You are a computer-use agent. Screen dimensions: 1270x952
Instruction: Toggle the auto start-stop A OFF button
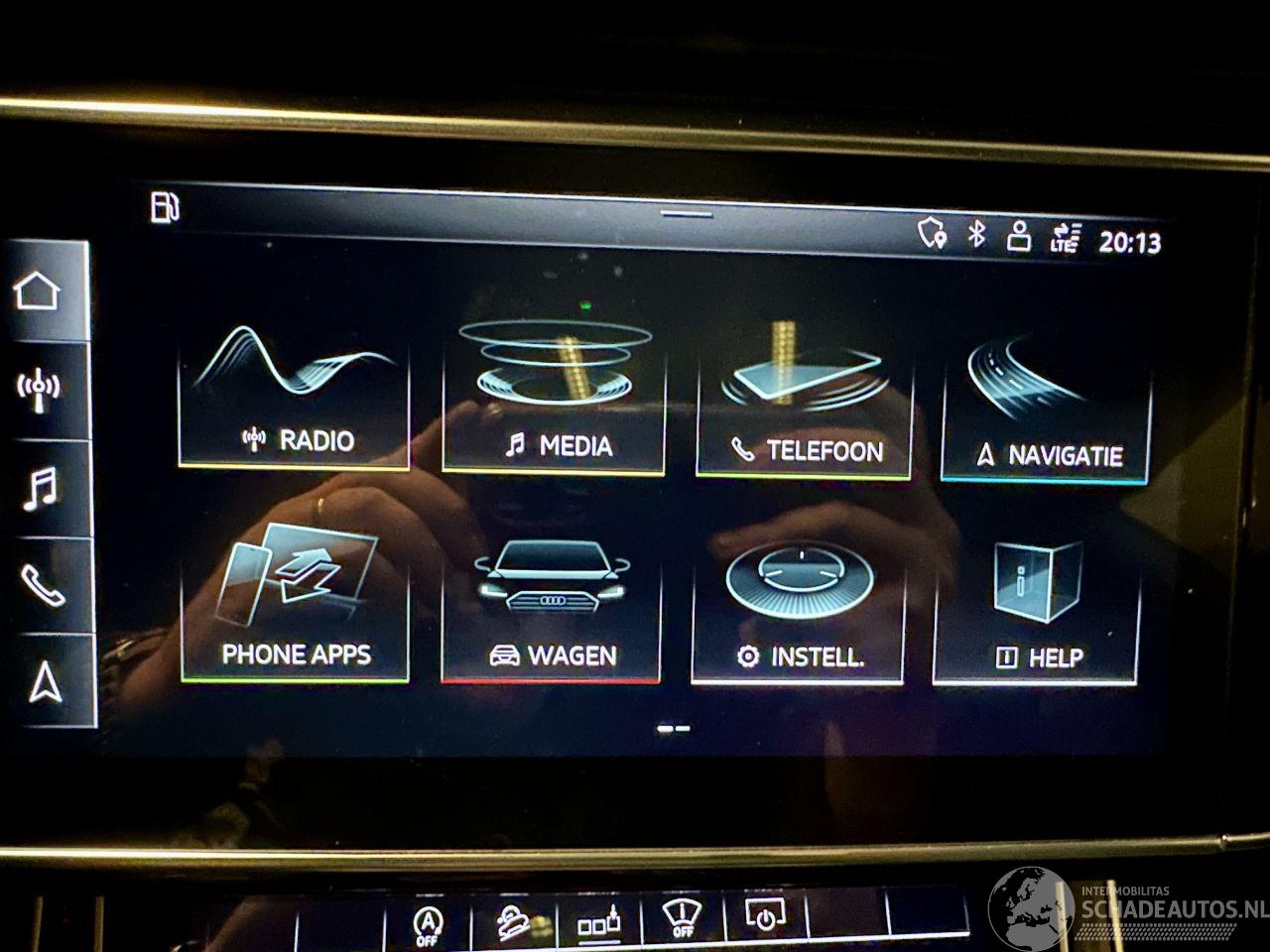428,926
